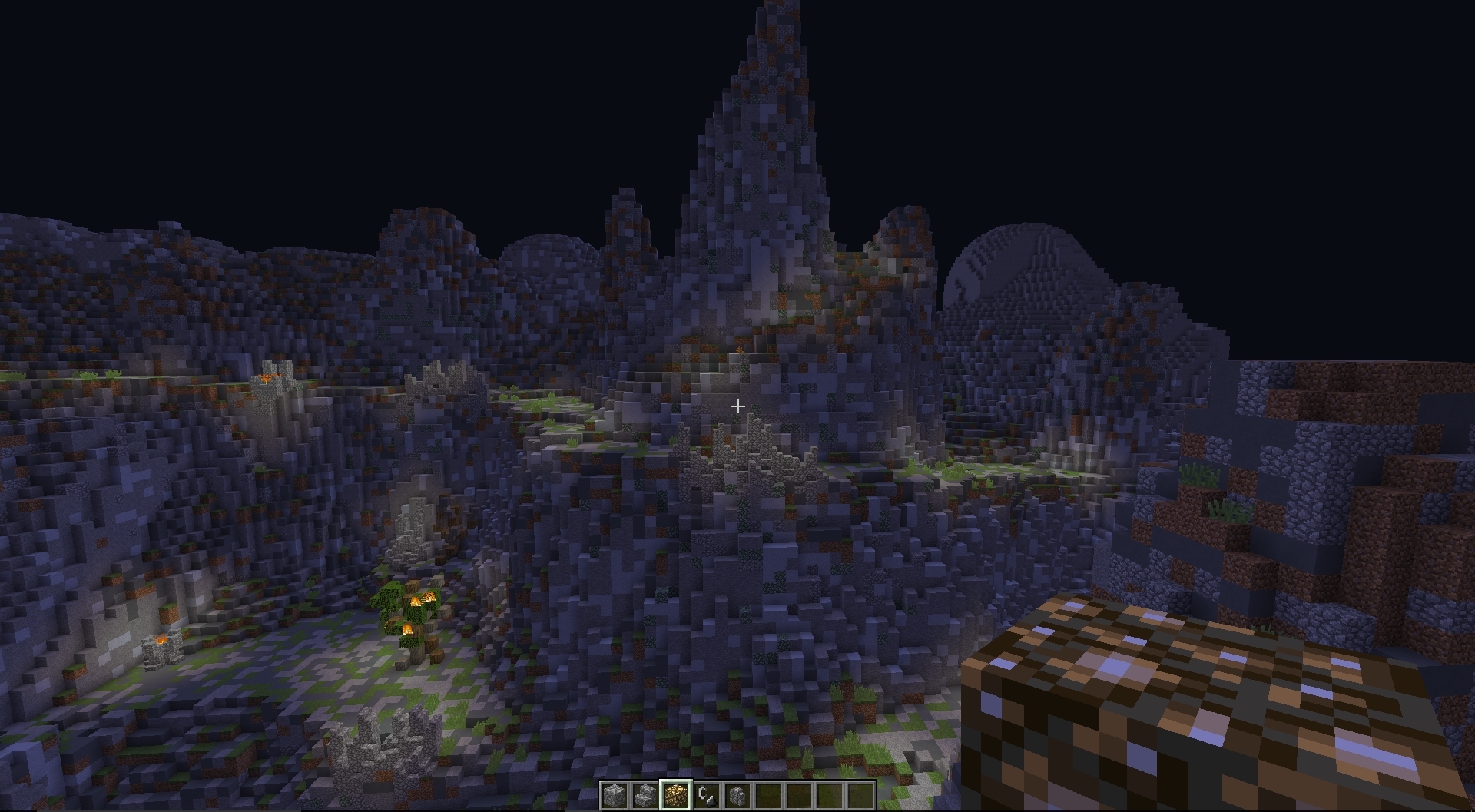
Task: Click the last empty hotbar slot
Action: tap(860, 795)
